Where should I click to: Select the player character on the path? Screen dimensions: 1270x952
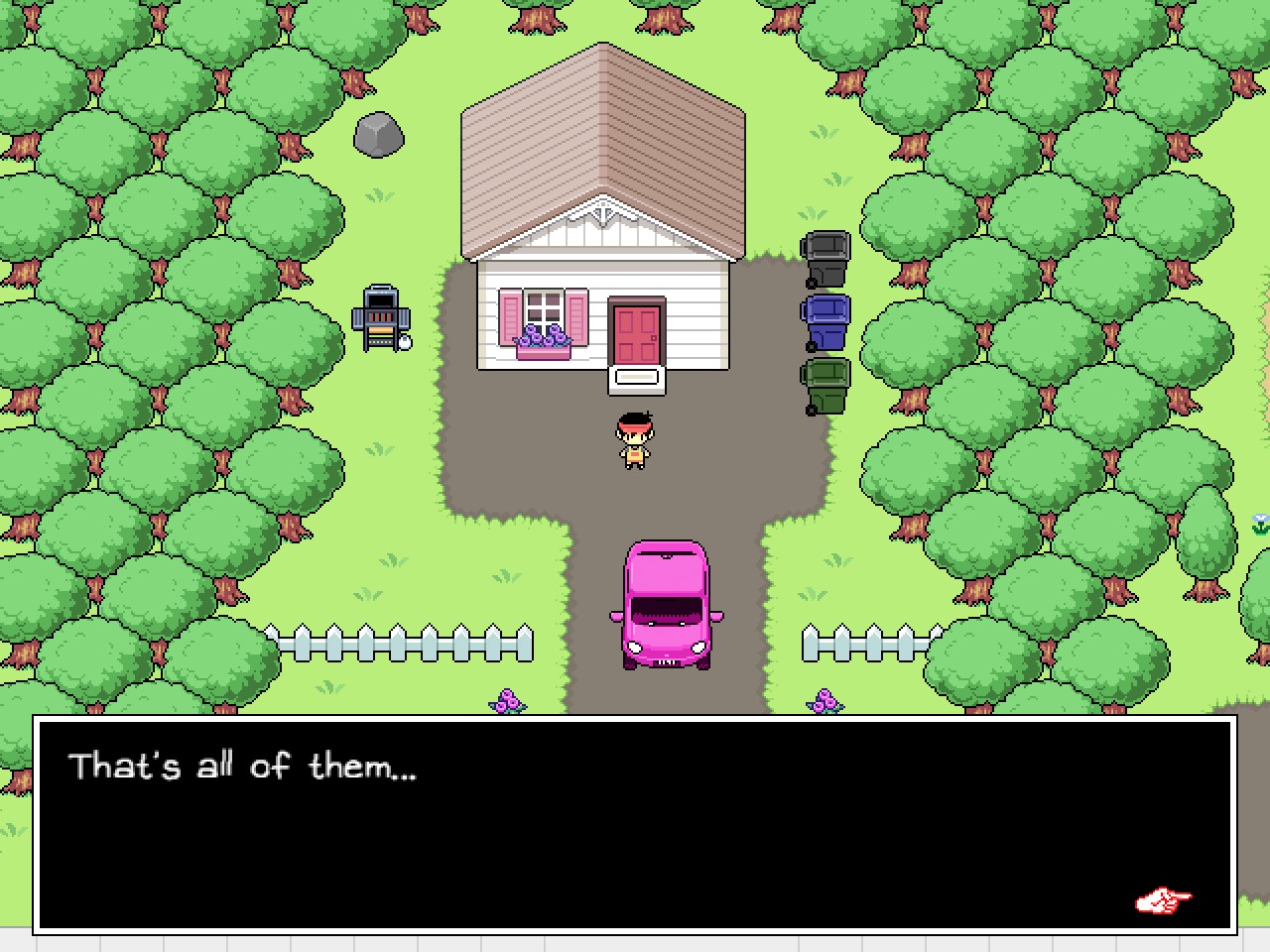[x=633, y=439]
